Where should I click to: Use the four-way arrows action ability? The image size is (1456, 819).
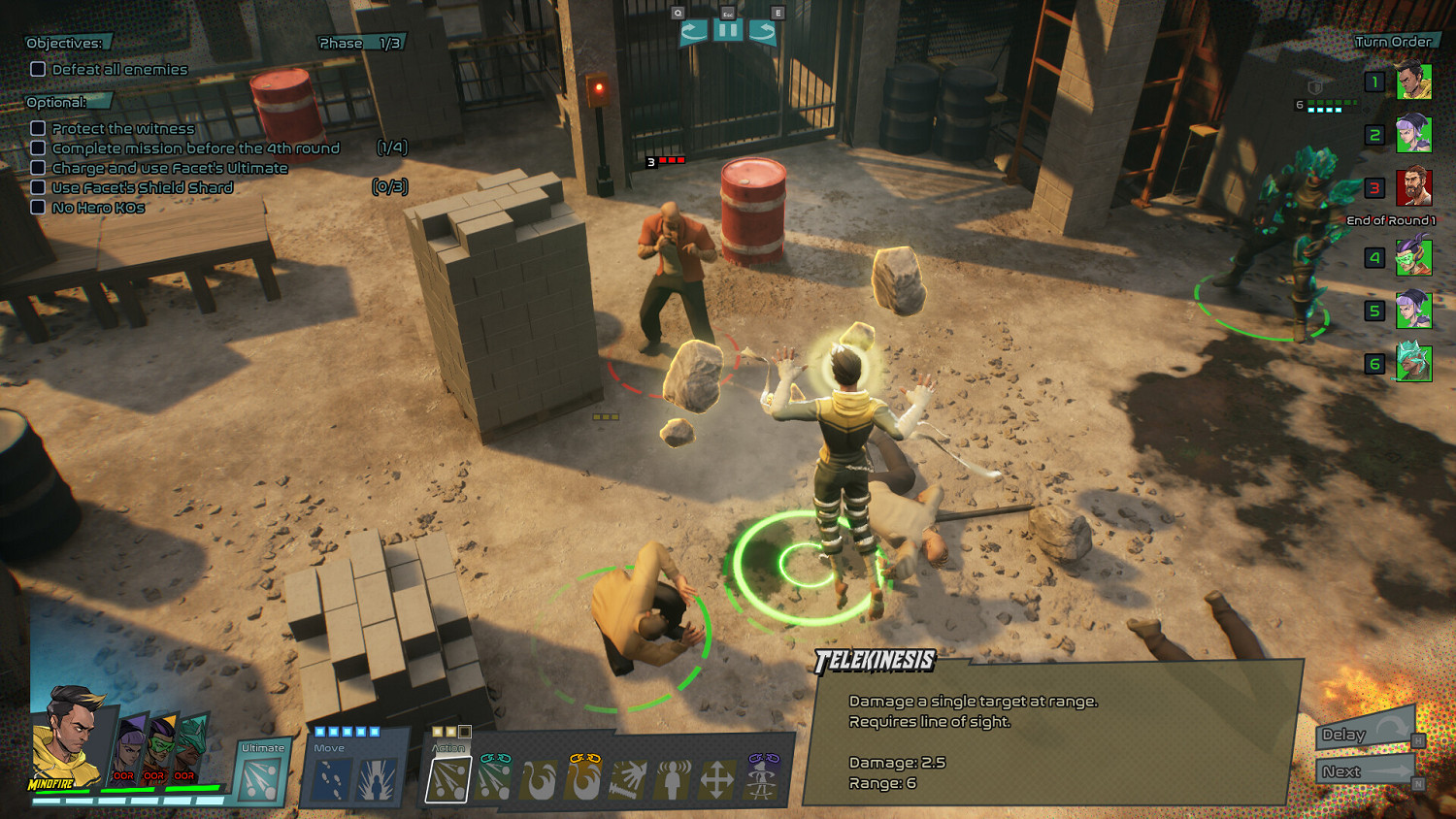pyautogui.click(x=716, y=779)
